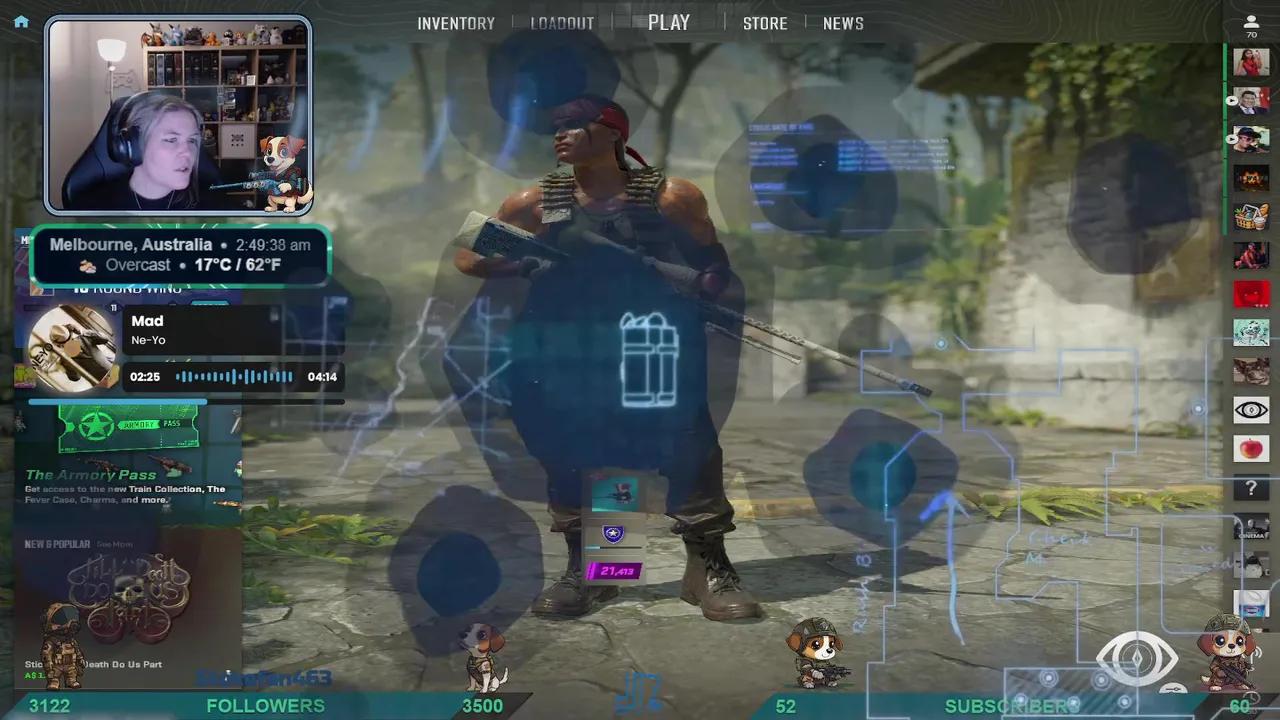Viewport: 1280px width, 720px height.
Task: Click the eye watch icon in right sidebar
Action: [1251, 409]
